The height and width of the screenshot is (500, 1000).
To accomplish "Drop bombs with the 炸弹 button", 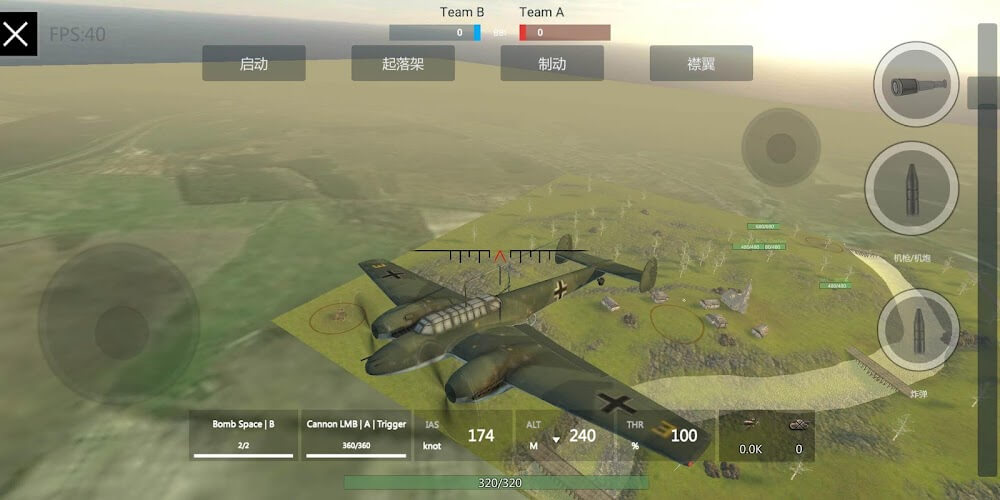I will 918,331.
